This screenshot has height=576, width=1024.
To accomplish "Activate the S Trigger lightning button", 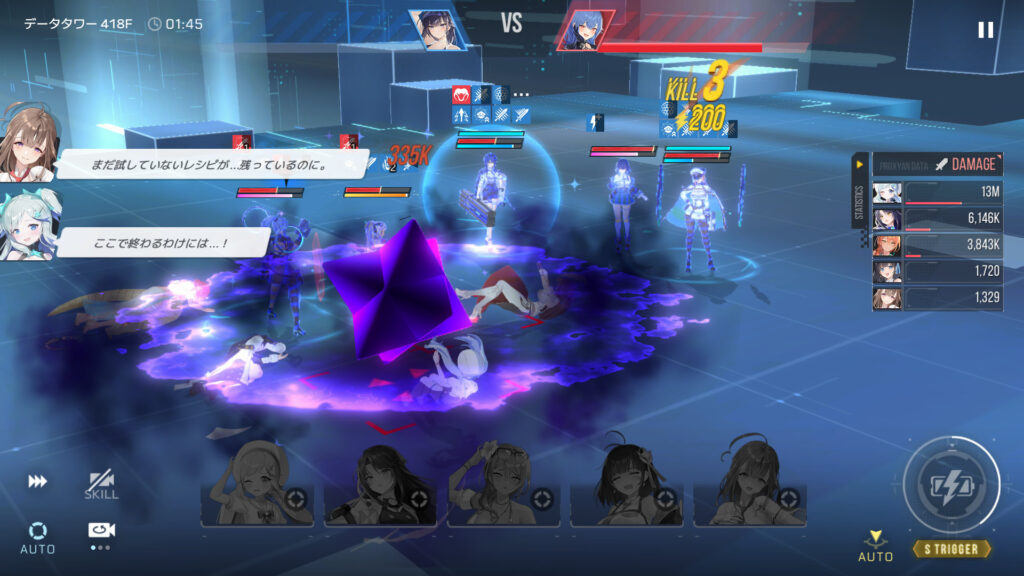I will click(951, 485).
